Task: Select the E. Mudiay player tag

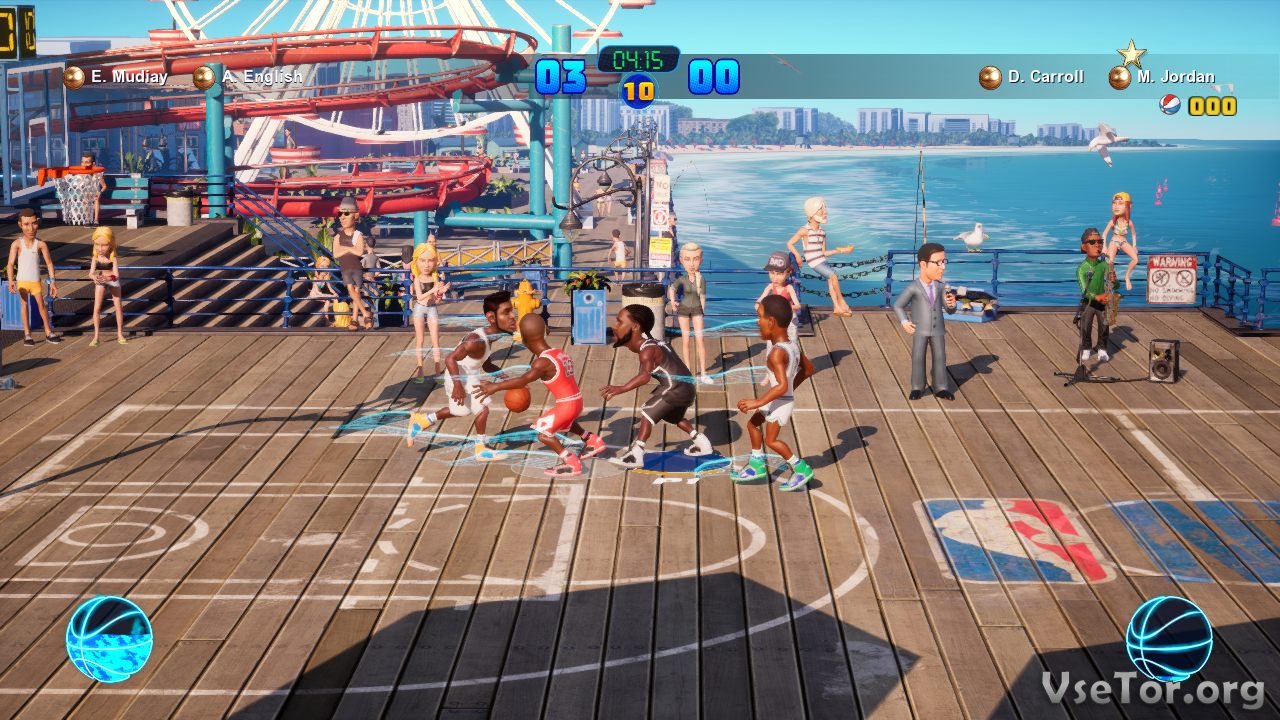Action: click(116, 77)
